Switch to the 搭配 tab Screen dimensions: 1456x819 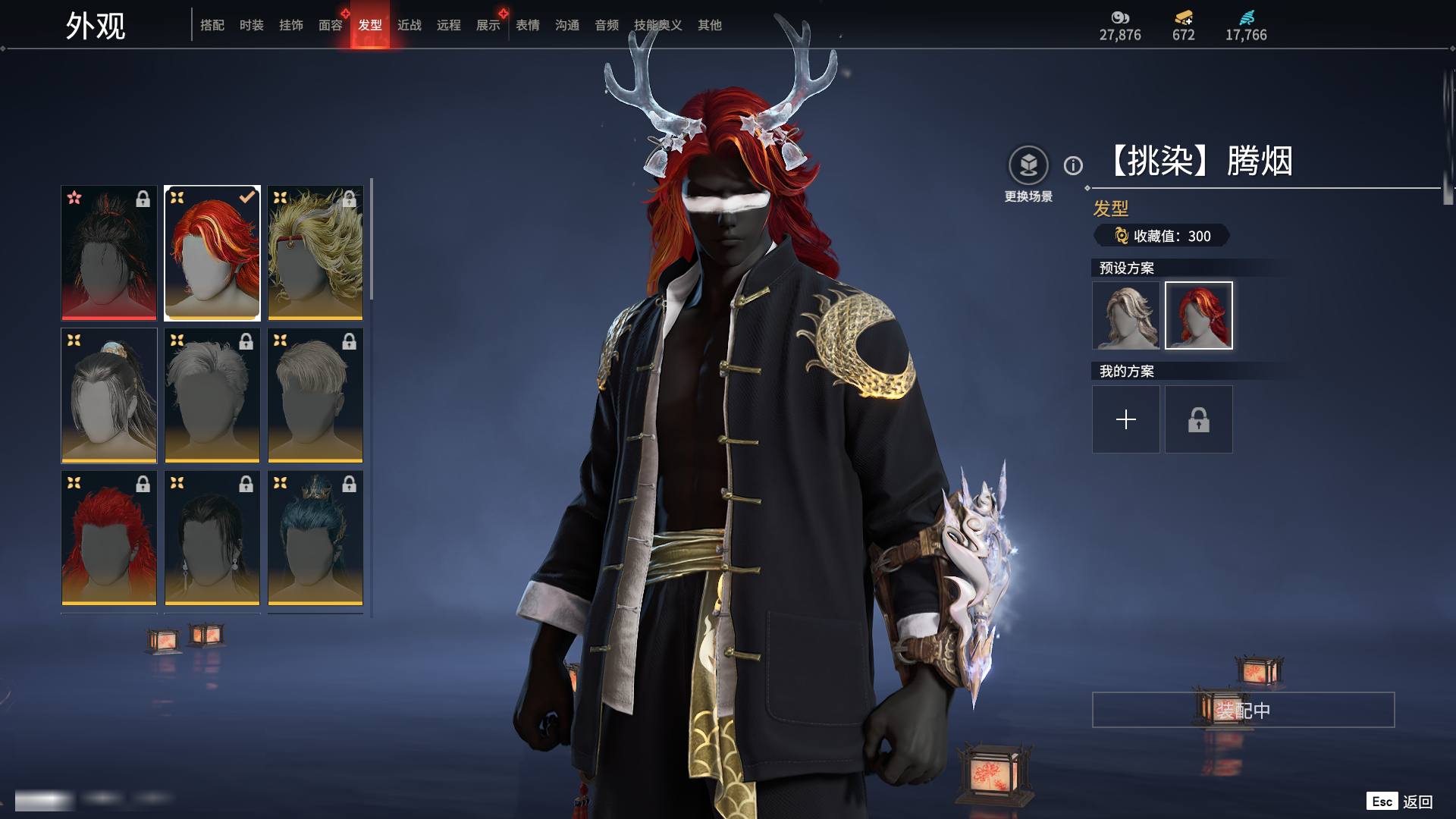pos(212,25)
